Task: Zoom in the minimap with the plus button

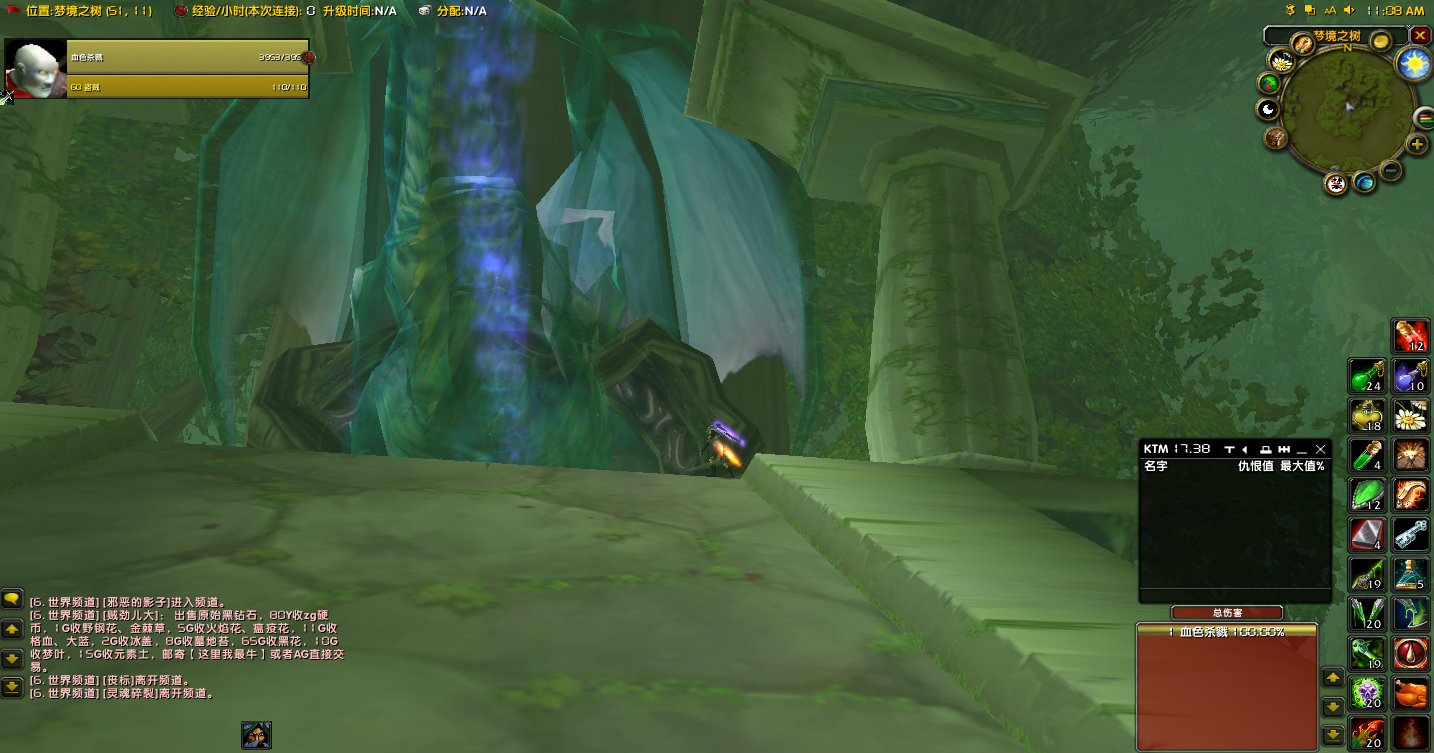Action: click(1415, 144)
